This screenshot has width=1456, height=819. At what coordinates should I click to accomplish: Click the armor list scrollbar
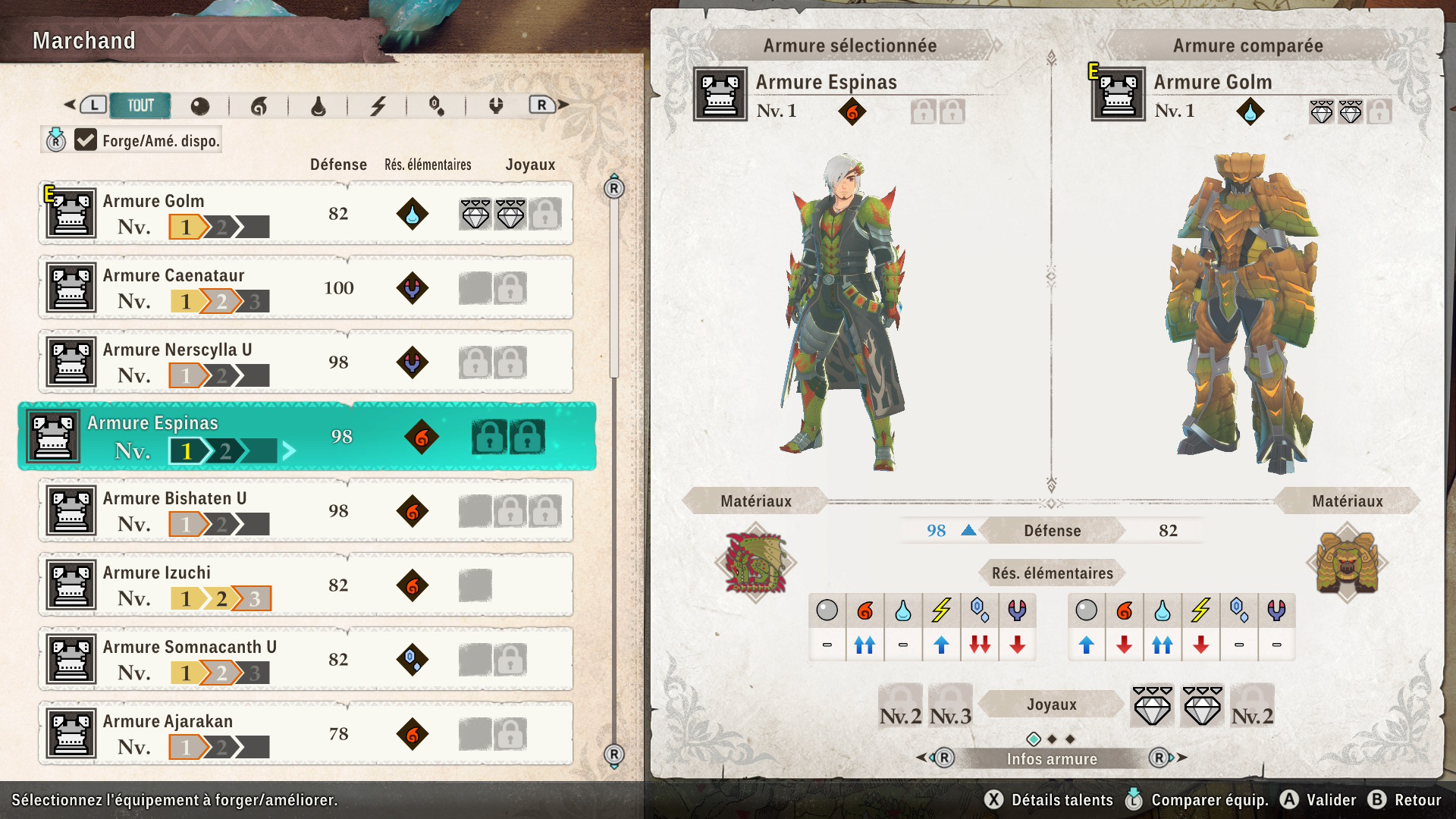pos(614,303)
